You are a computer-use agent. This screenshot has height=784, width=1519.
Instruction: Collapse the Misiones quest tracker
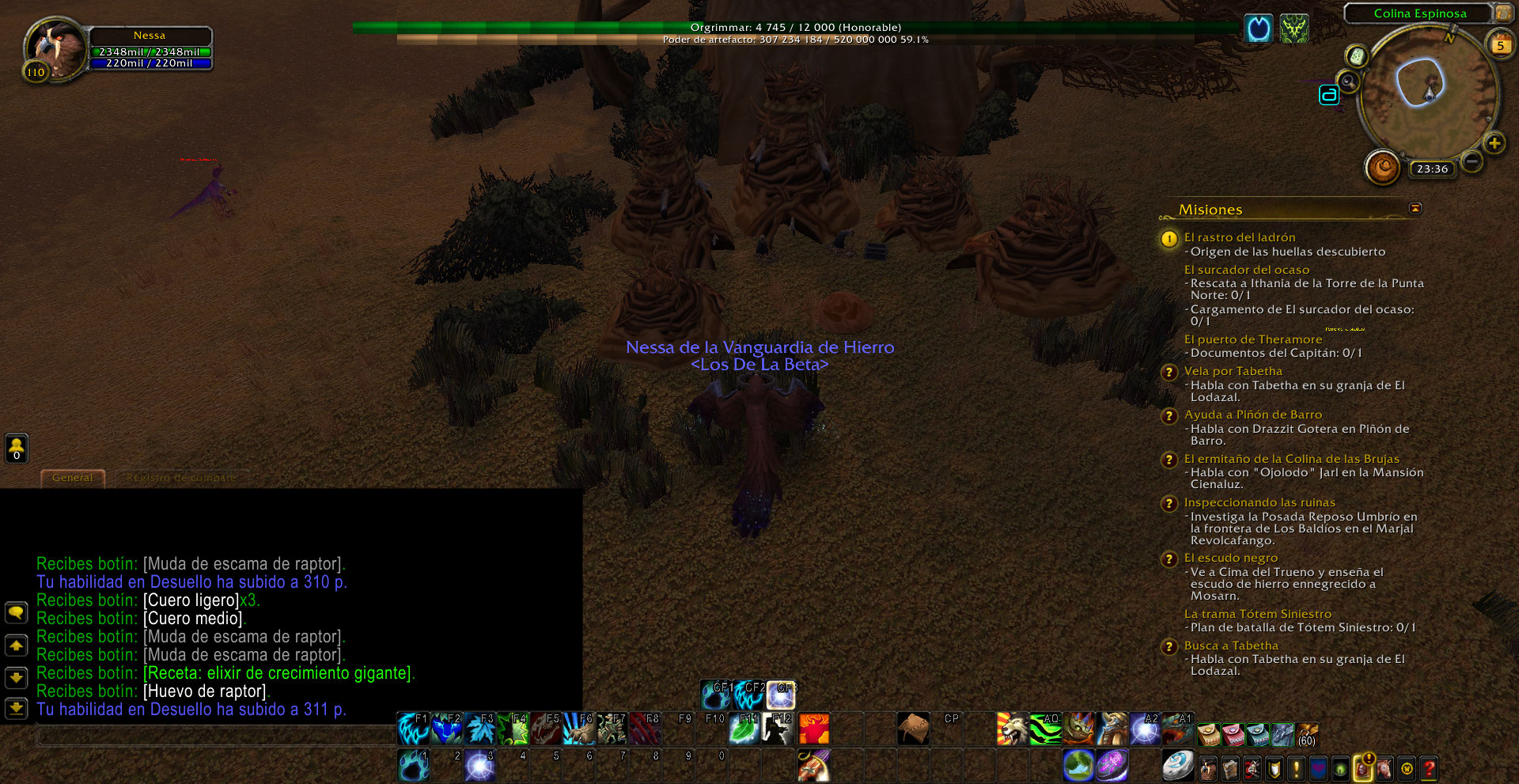[1415, 208]
